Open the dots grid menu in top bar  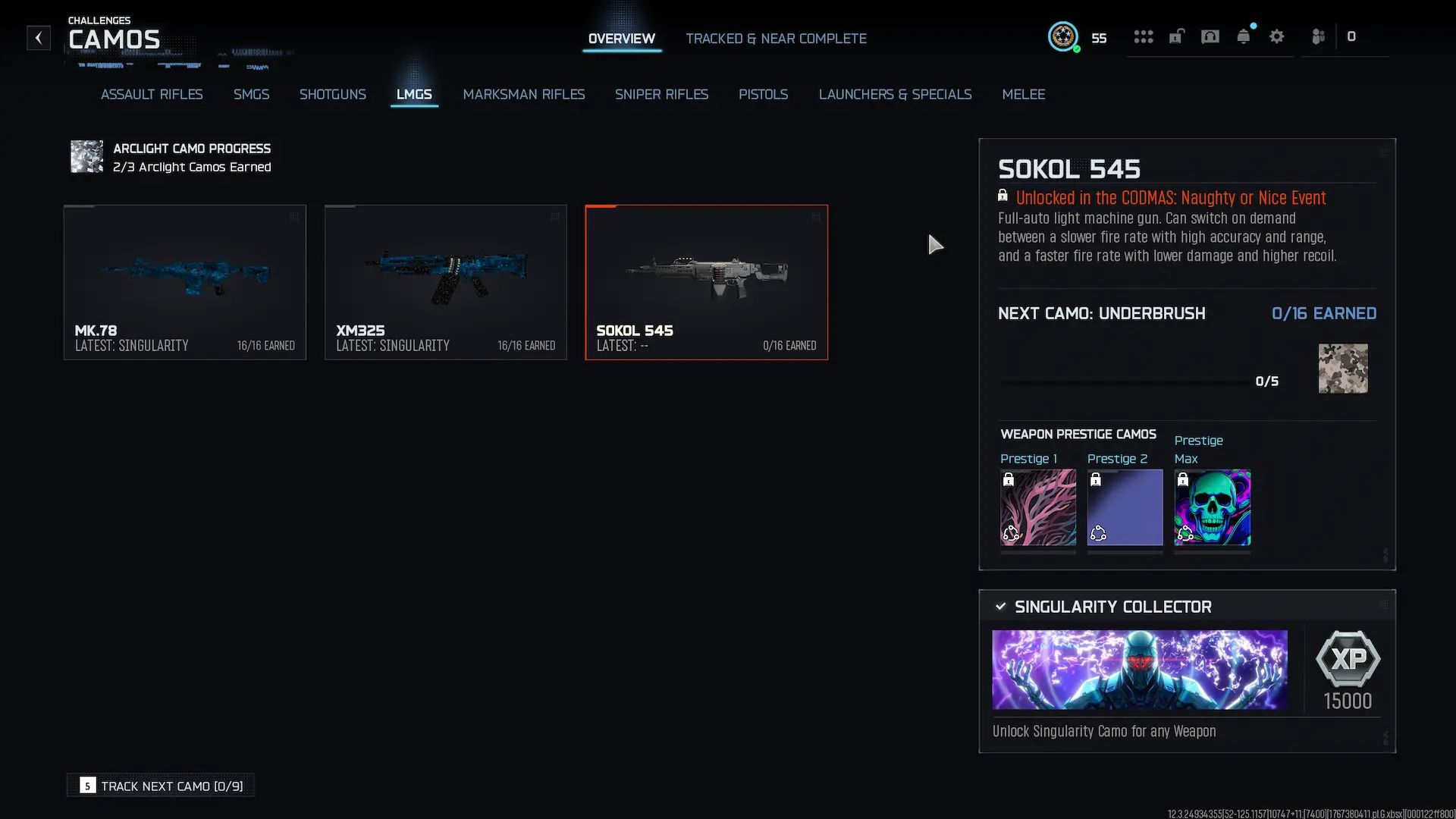click(x=1144, y=36)
